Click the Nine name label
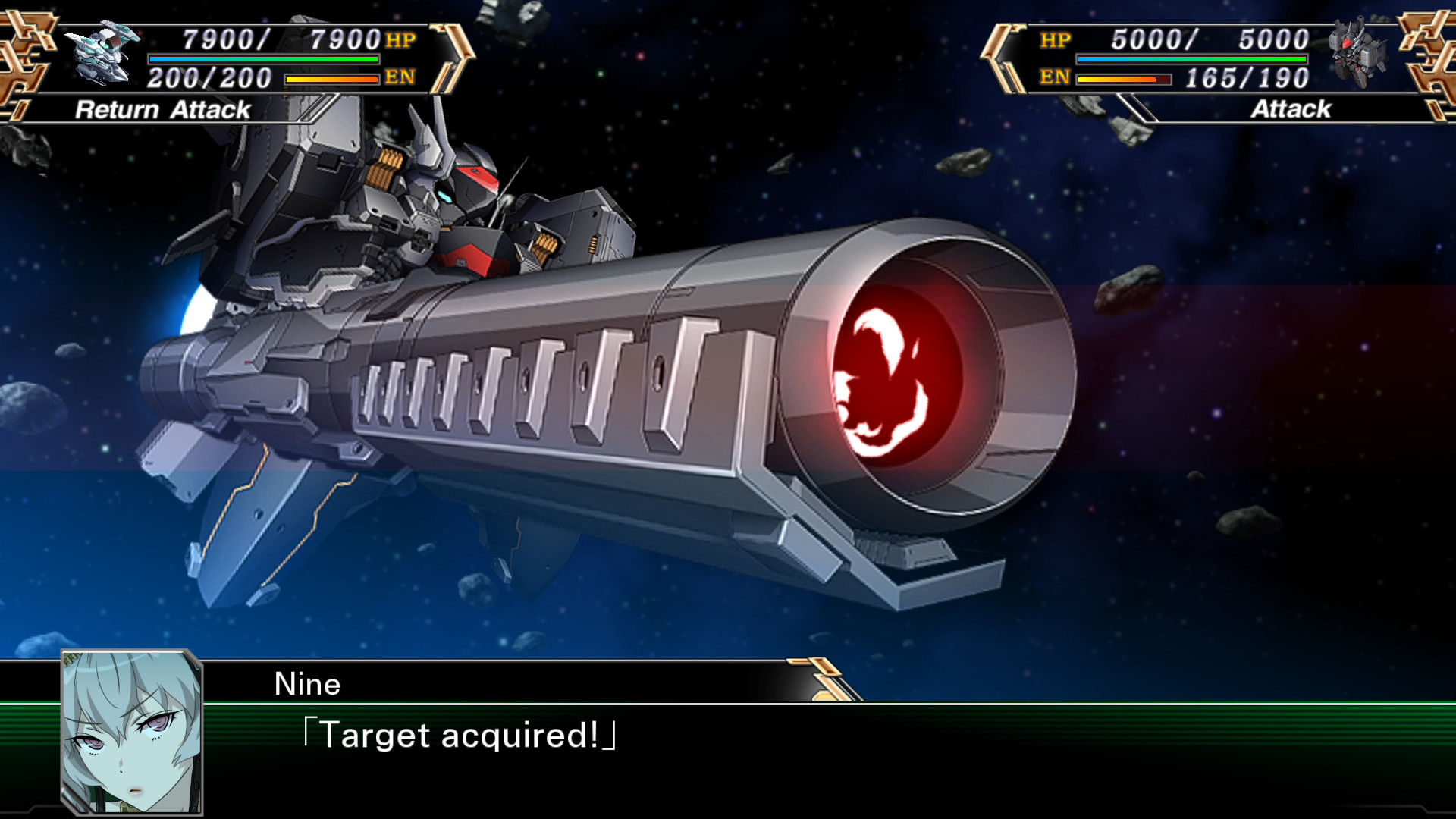1456x819 pixels. (x=308, y=685)
